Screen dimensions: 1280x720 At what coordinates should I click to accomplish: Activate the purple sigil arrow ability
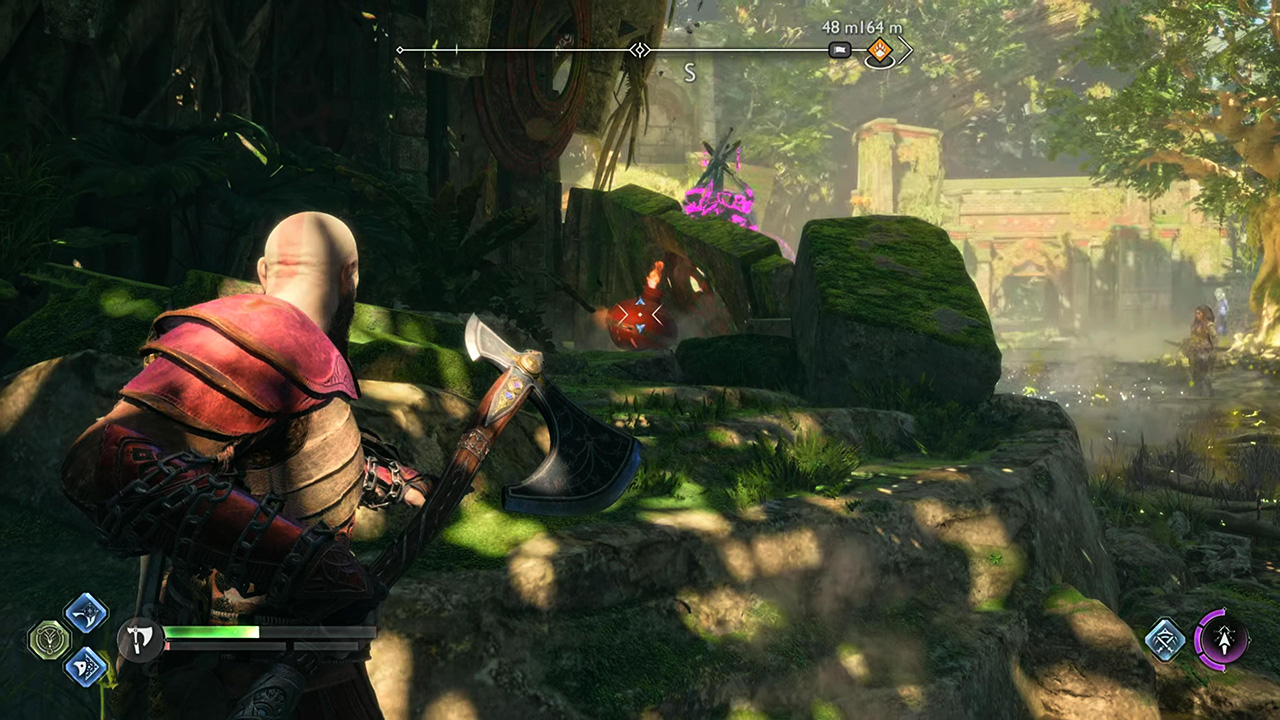coord(1221,638)
